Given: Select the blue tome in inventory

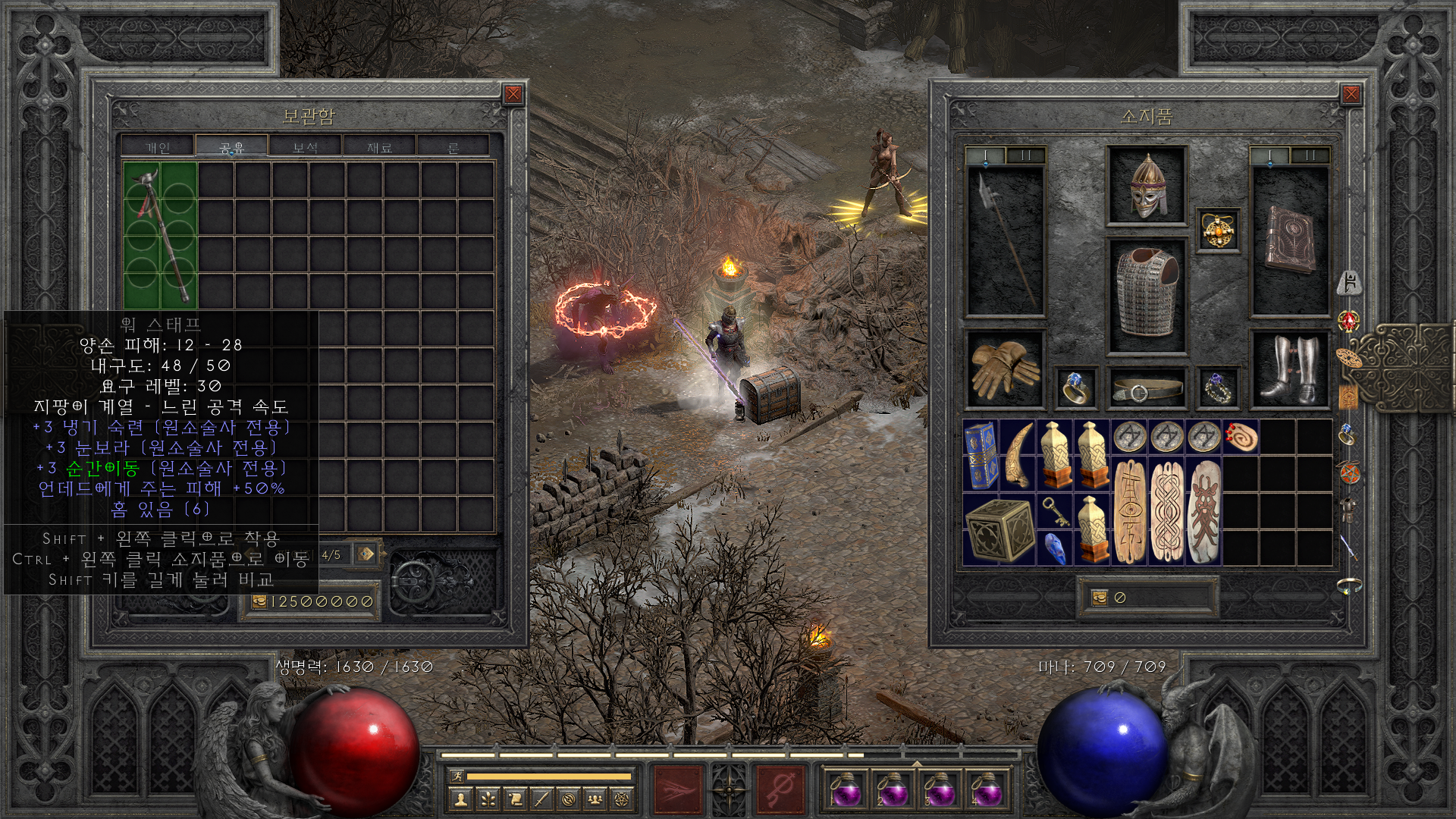Looking at the screenshot, I should point(981,455).
